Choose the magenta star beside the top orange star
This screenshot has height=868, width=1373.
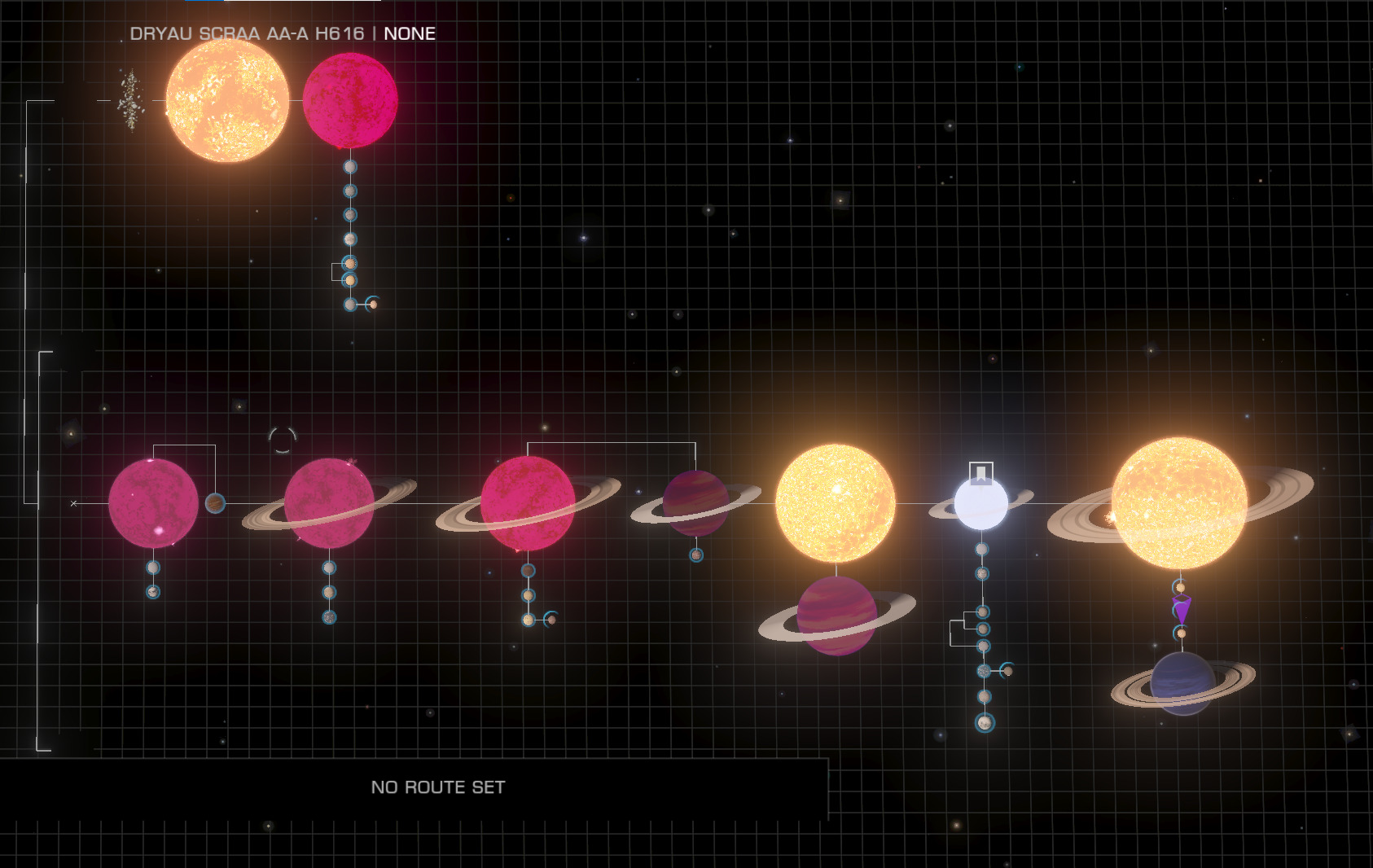pyautogui.click(x=350, y=101)
